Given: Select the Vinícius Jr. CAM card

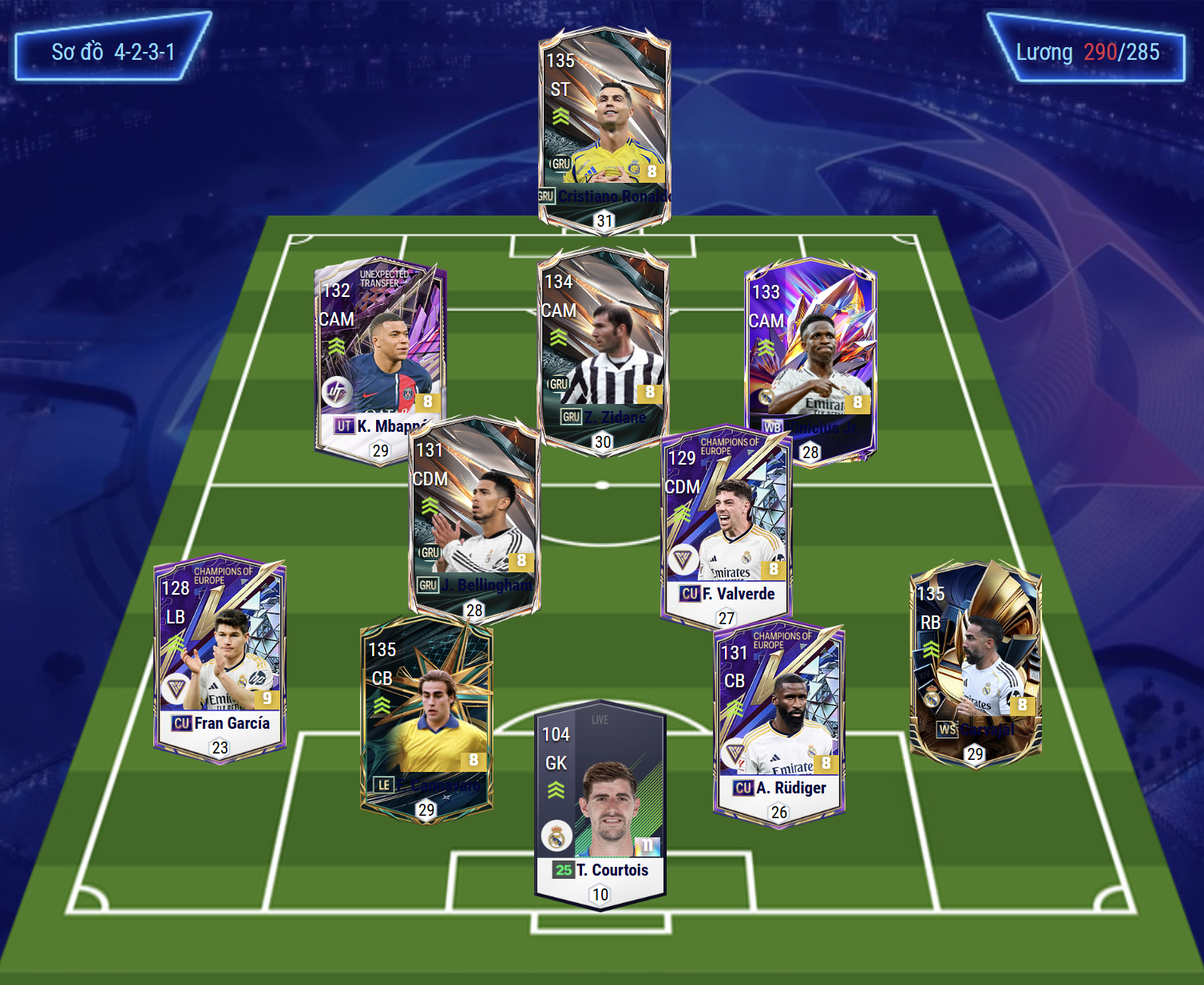Looking at the screenshot, I should [x=810, y=351].
